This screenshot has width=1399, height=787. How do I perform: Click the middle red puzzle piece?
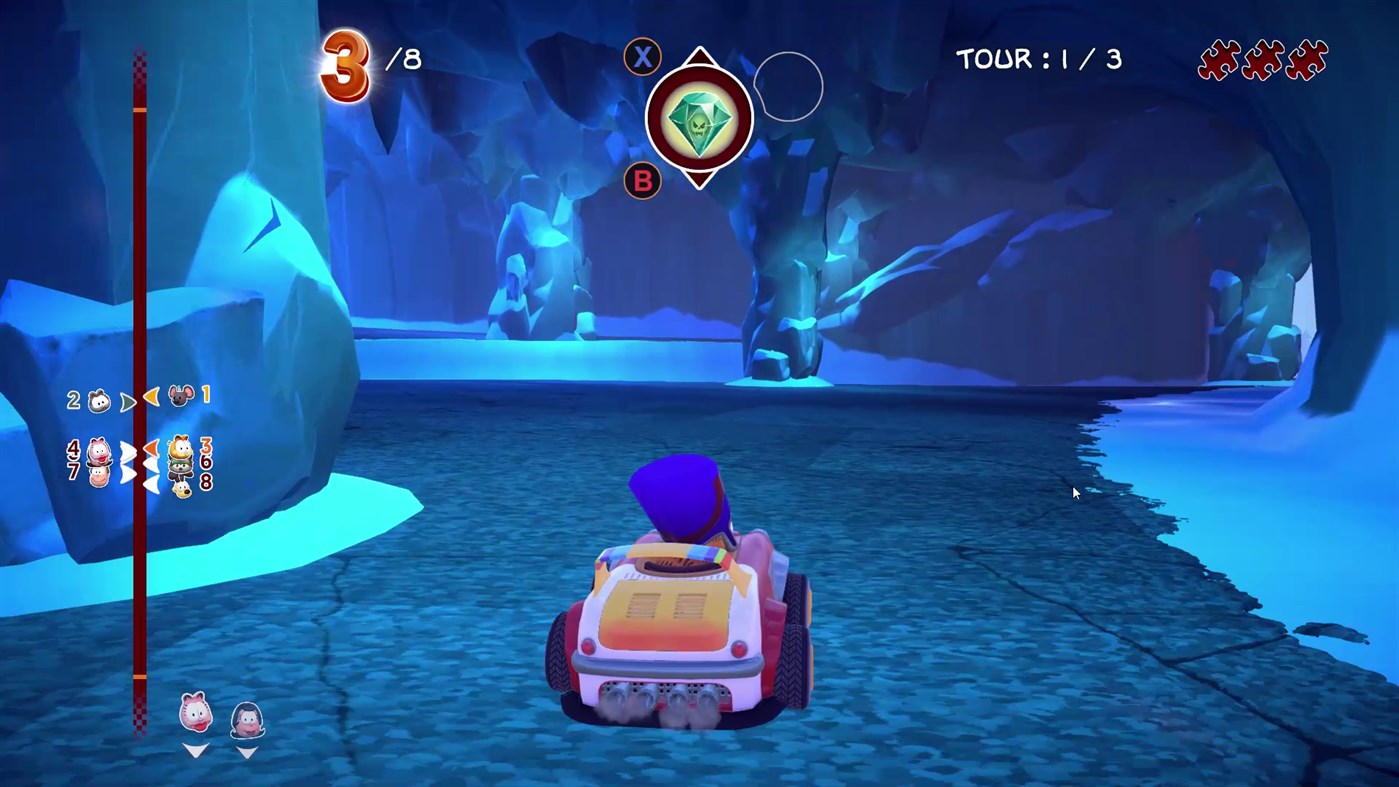pyautogui.click(x=1263, y=61)
